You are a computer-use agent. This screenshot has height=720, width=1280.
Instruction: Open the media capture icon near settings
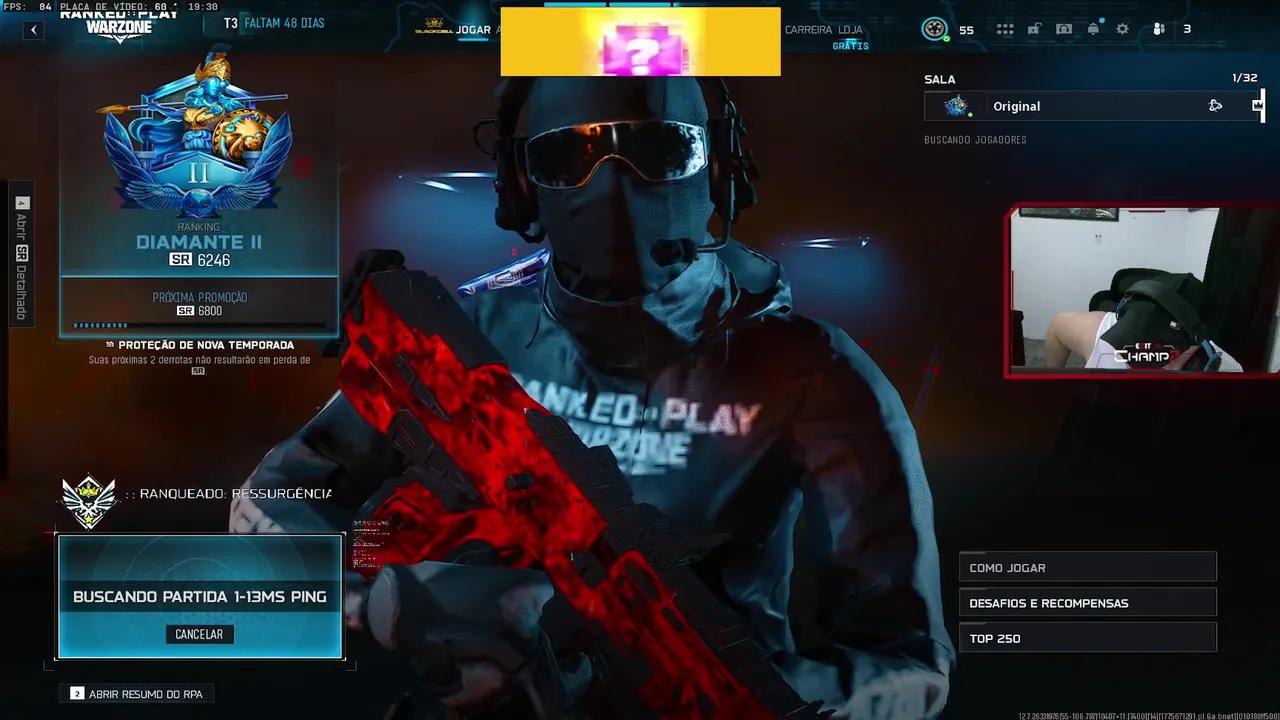1064,29
